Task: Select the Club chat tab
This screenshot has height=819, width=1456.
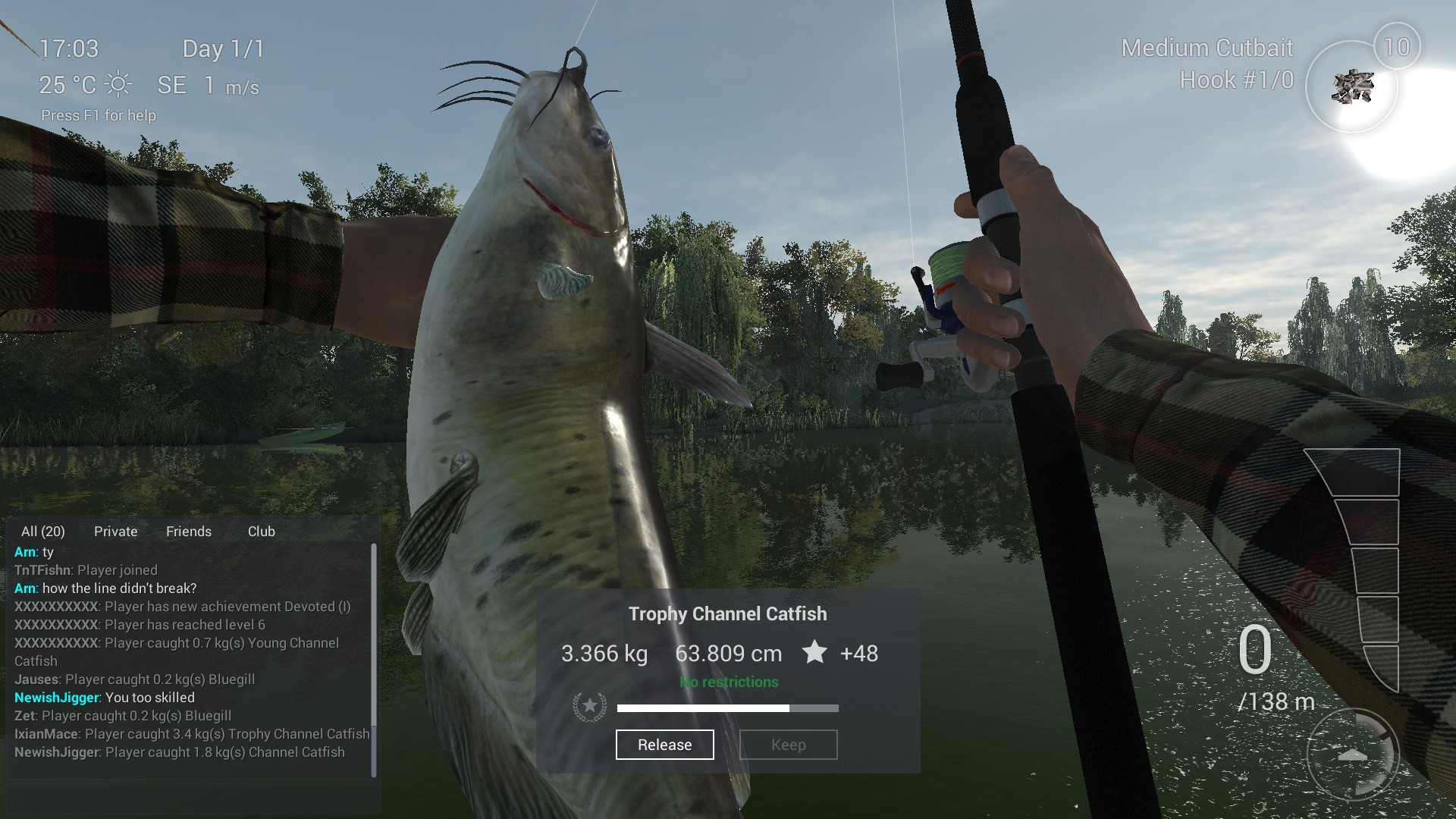Action: tap(262, 532)
